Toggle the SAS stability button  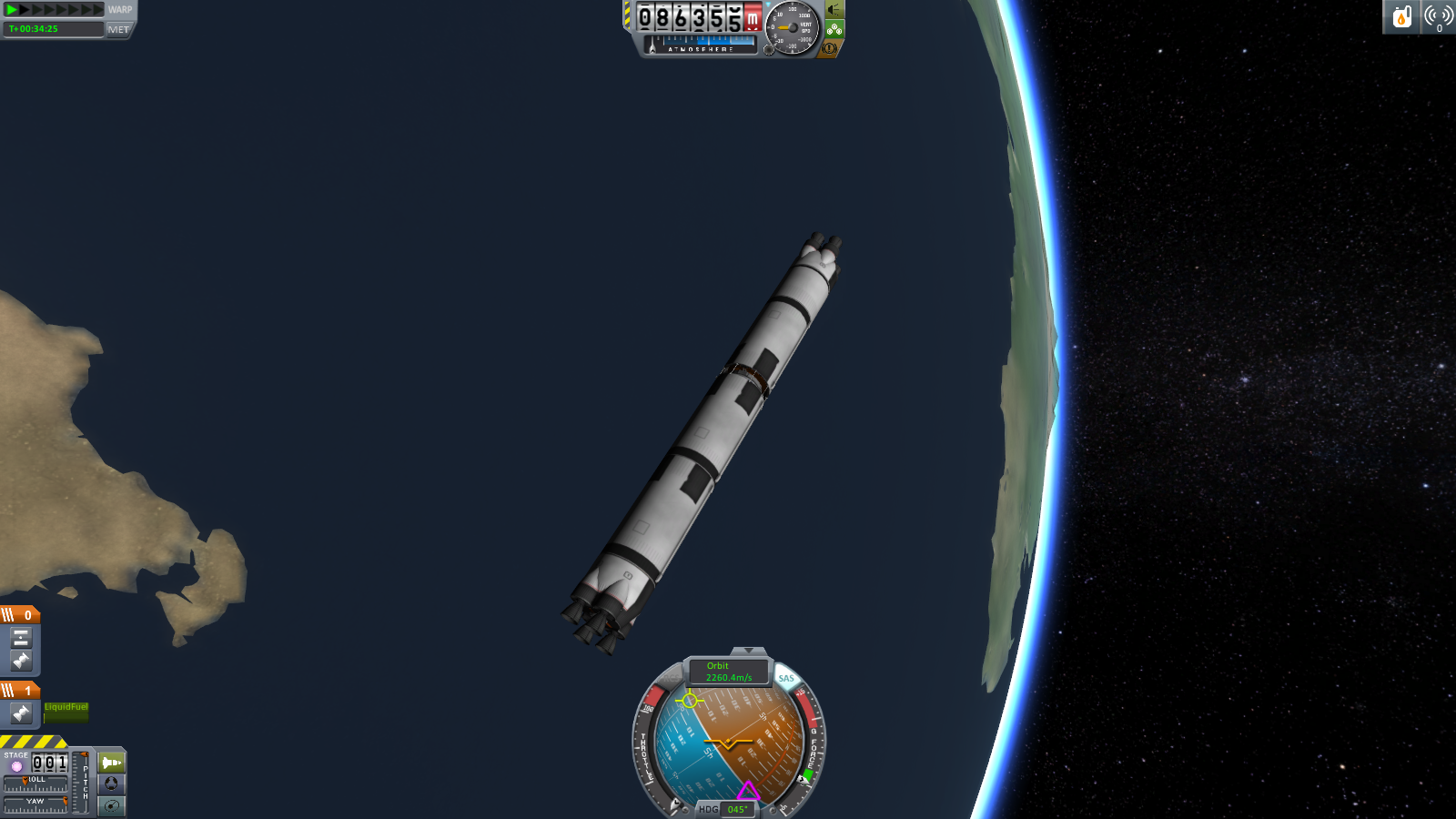[786, 678]
